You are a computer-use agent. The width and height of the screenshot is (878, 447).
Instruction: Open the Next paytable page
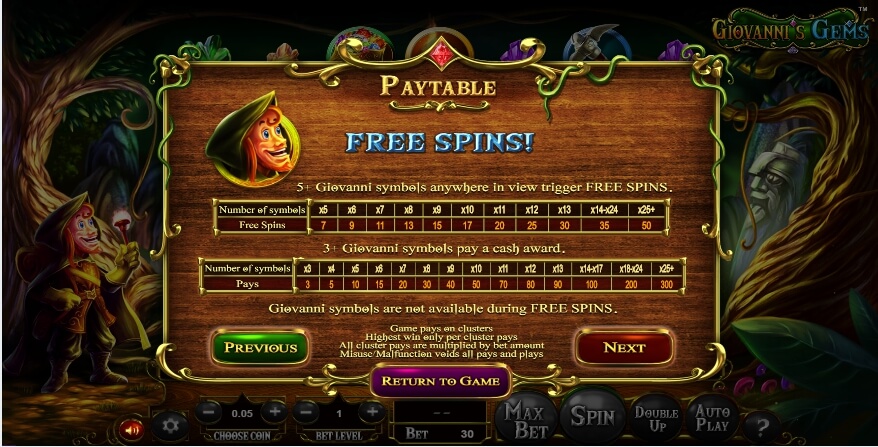pyautogui.click(x=623, y=347)
